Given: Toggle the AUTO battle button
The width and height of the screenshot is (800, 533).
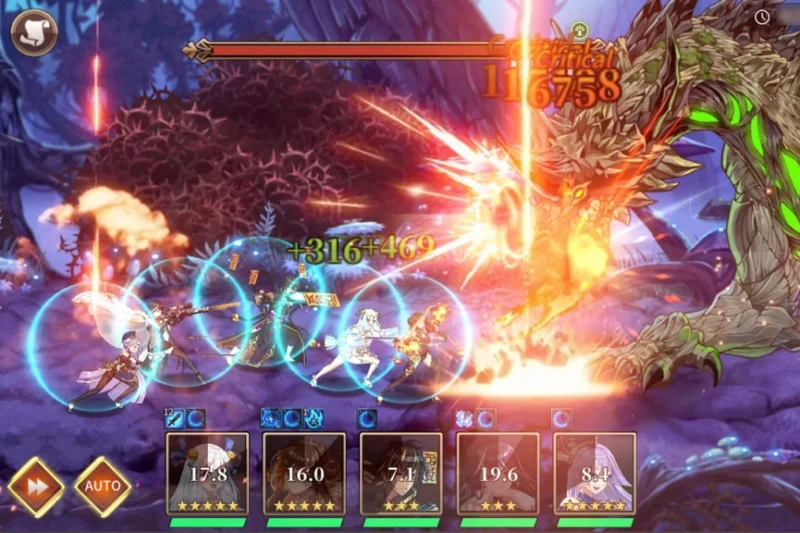Looking at the screenshot, I should 102,487.
